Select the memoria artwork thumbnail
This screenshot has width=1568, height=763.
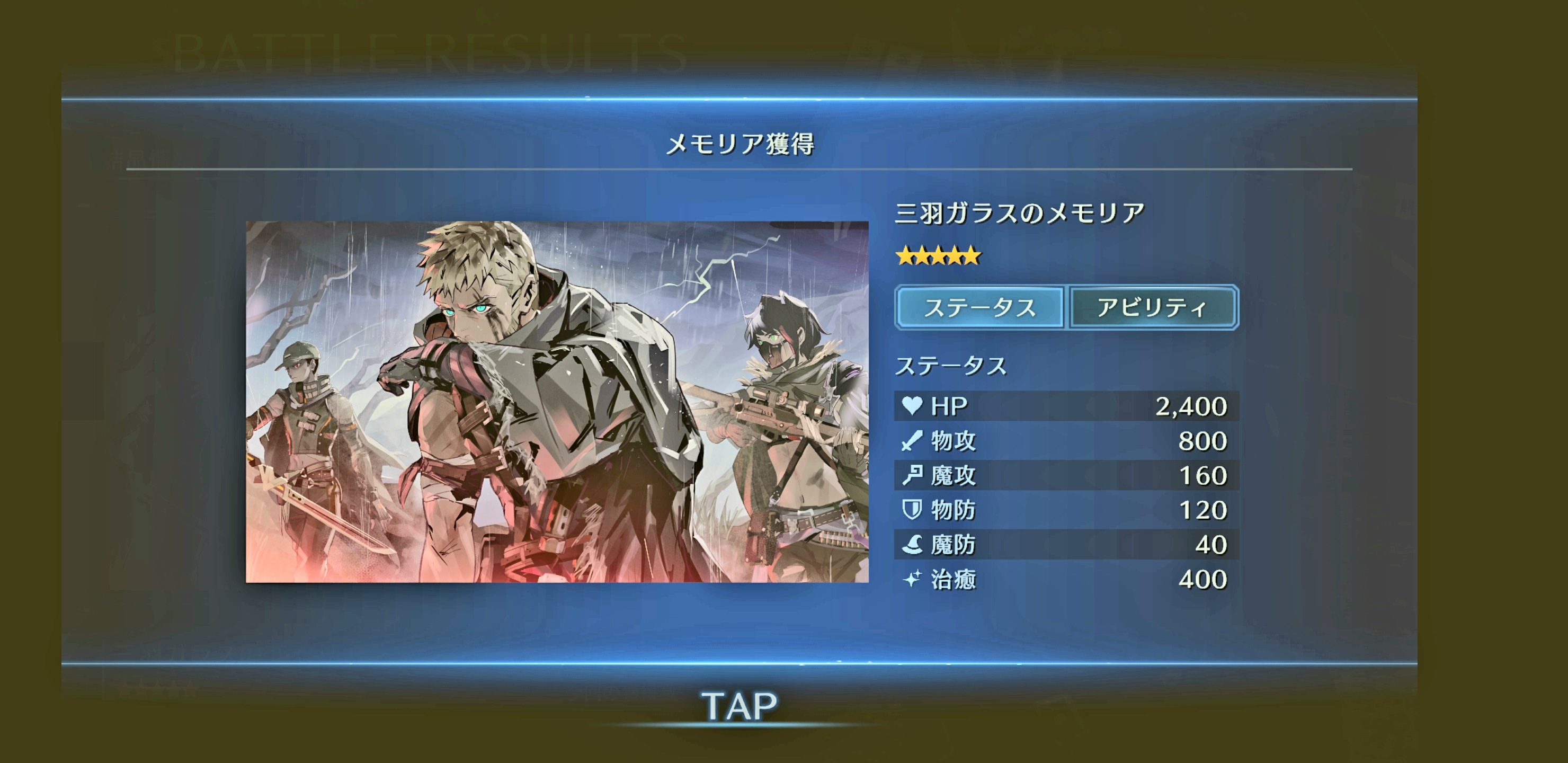click(x=557, y=402)
